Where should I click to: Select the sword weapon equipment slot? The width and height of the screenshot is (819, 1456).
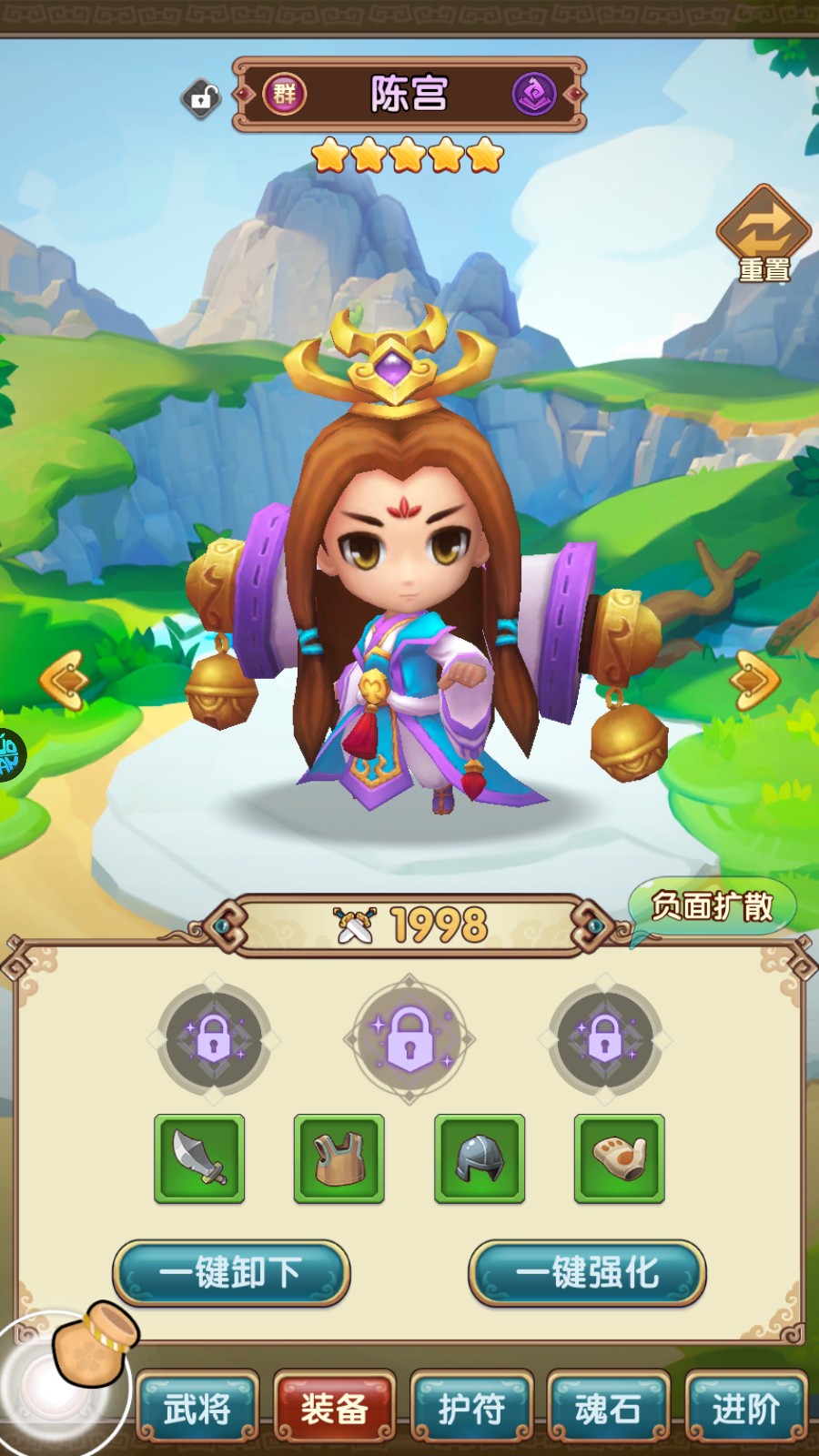coord(199,1158)
